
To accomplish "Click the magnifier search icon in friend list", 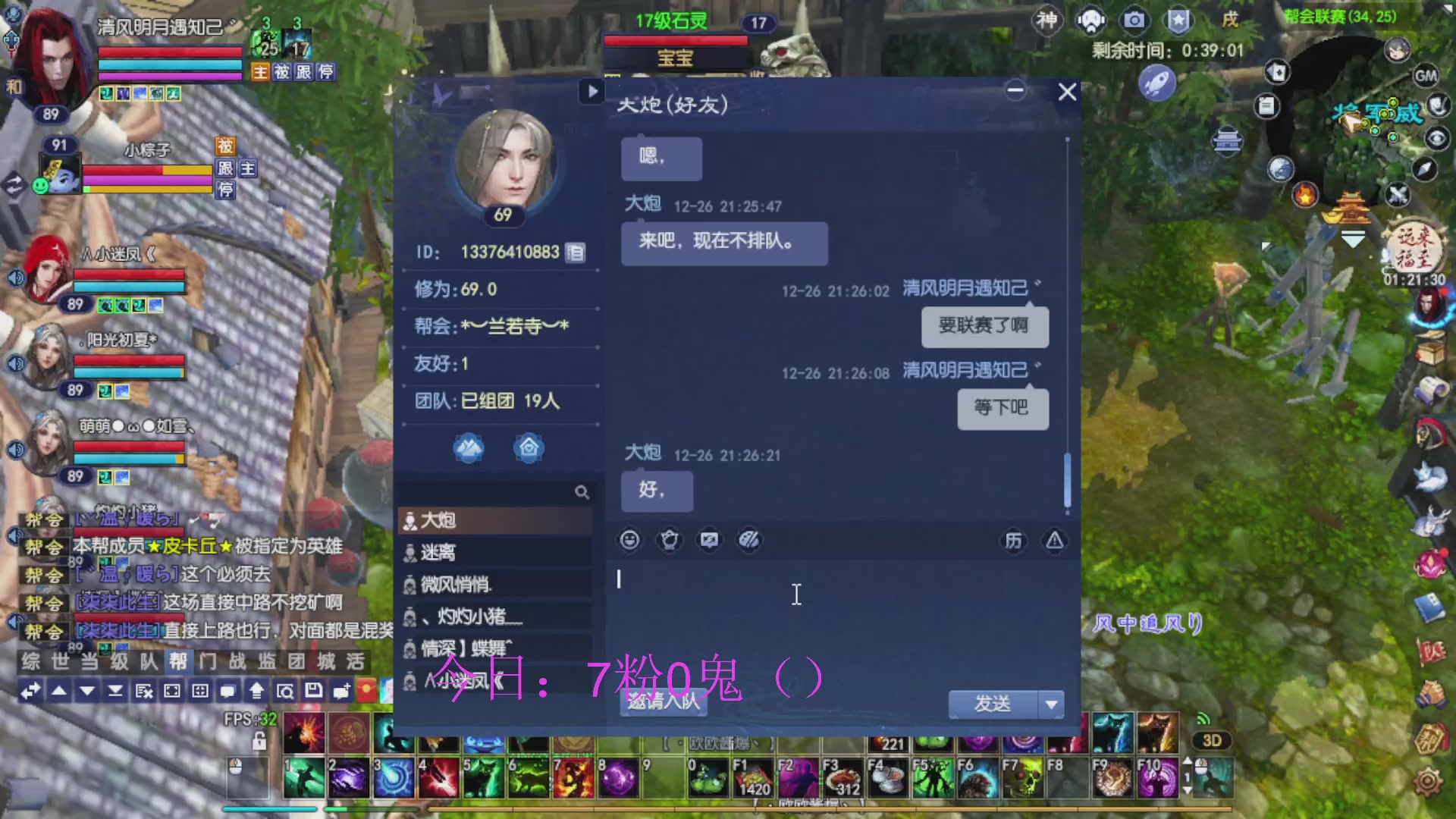I will tap(582, 492).
